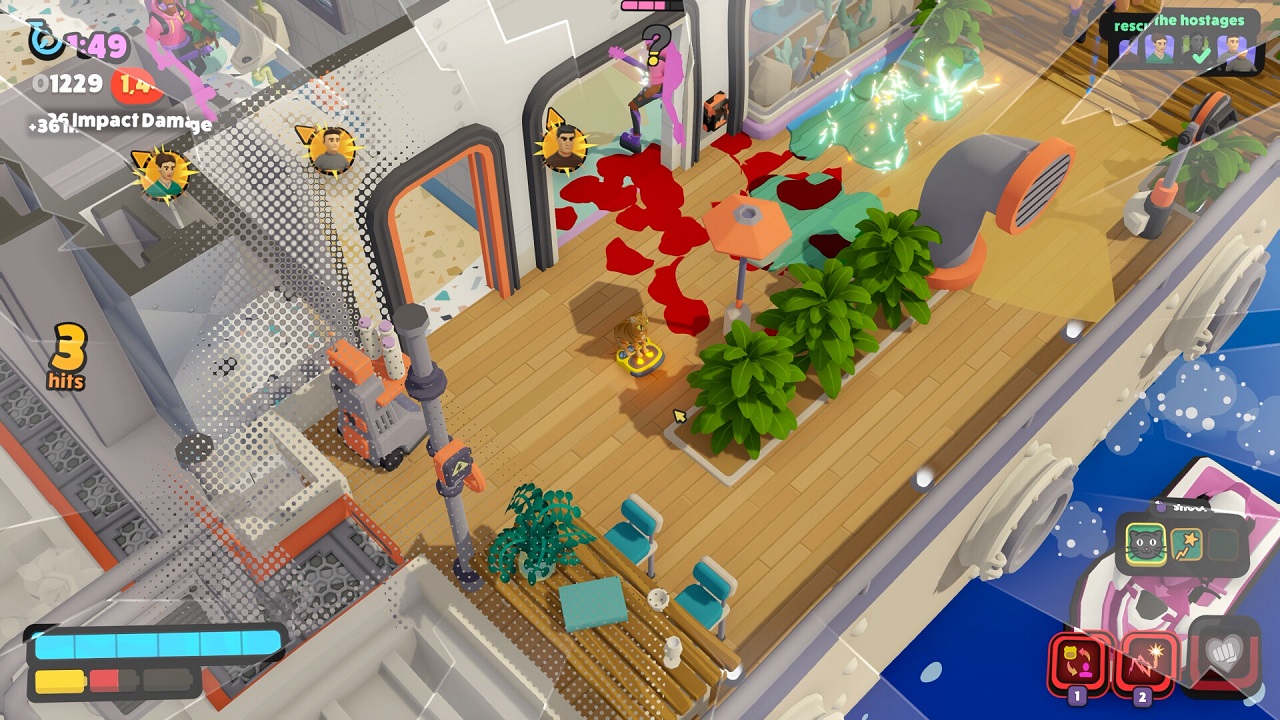Click the rescued hostage portrait with checkmark

pos(1198,49)
